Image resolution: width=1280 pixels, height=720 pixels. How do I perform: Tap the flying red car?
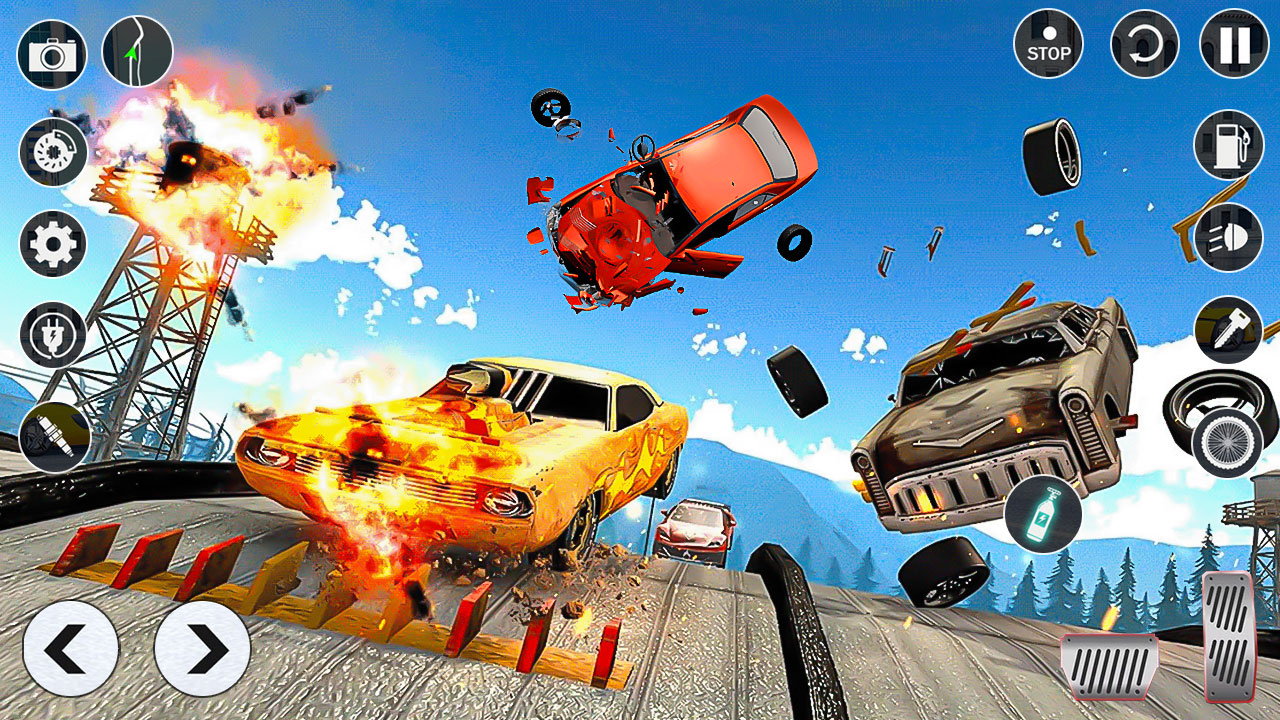[x=680, y=200]
